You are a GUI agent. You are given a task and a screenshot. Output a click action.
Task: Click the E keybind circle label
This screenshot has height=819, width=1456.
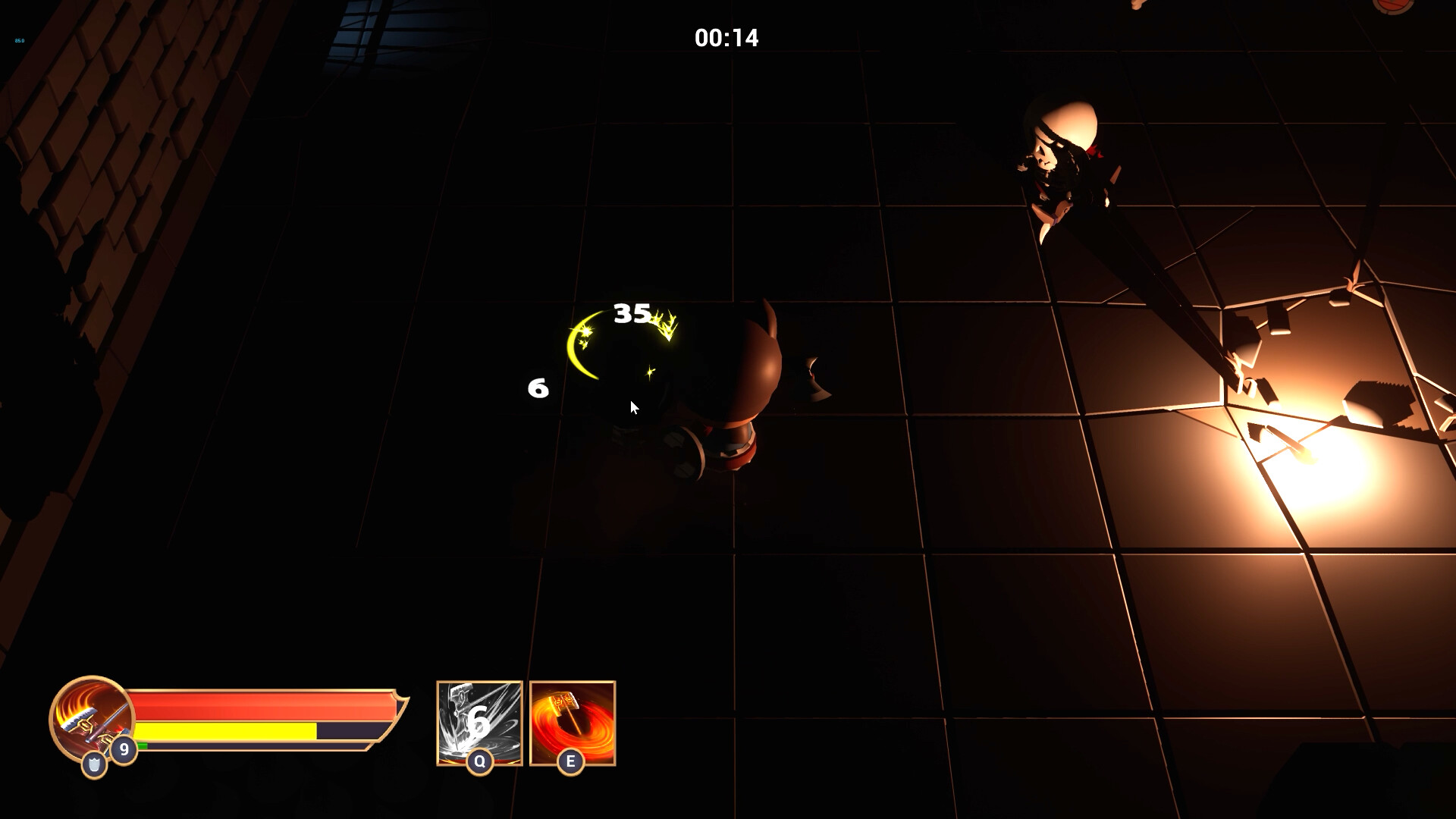pos(570,760)
